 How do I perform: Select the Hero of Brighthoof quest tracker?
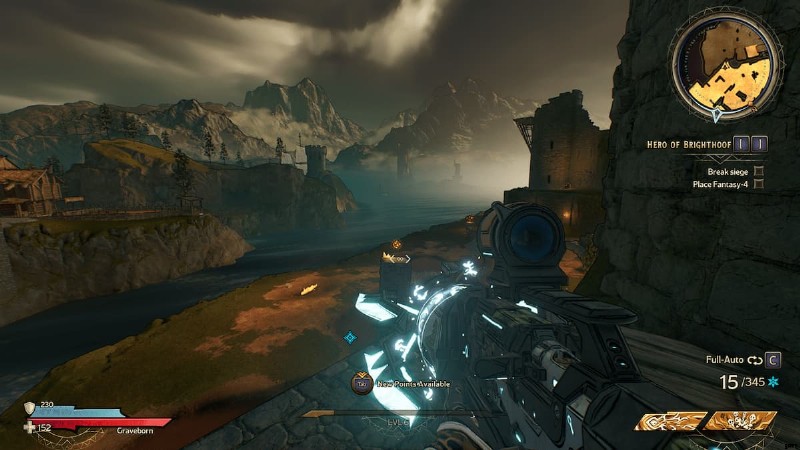690,144
